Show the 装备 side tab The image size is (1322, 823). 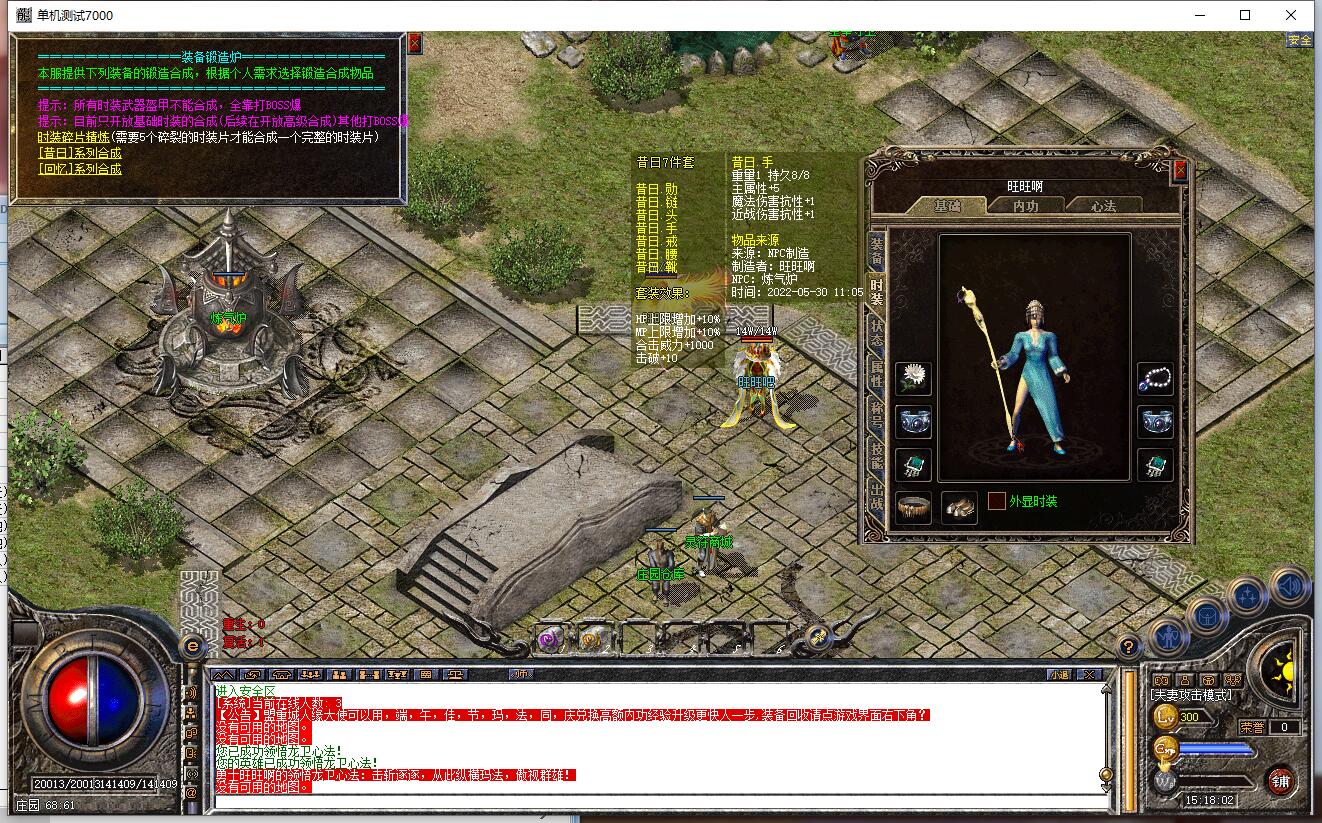pyautogui.click(x=876, y=251)
